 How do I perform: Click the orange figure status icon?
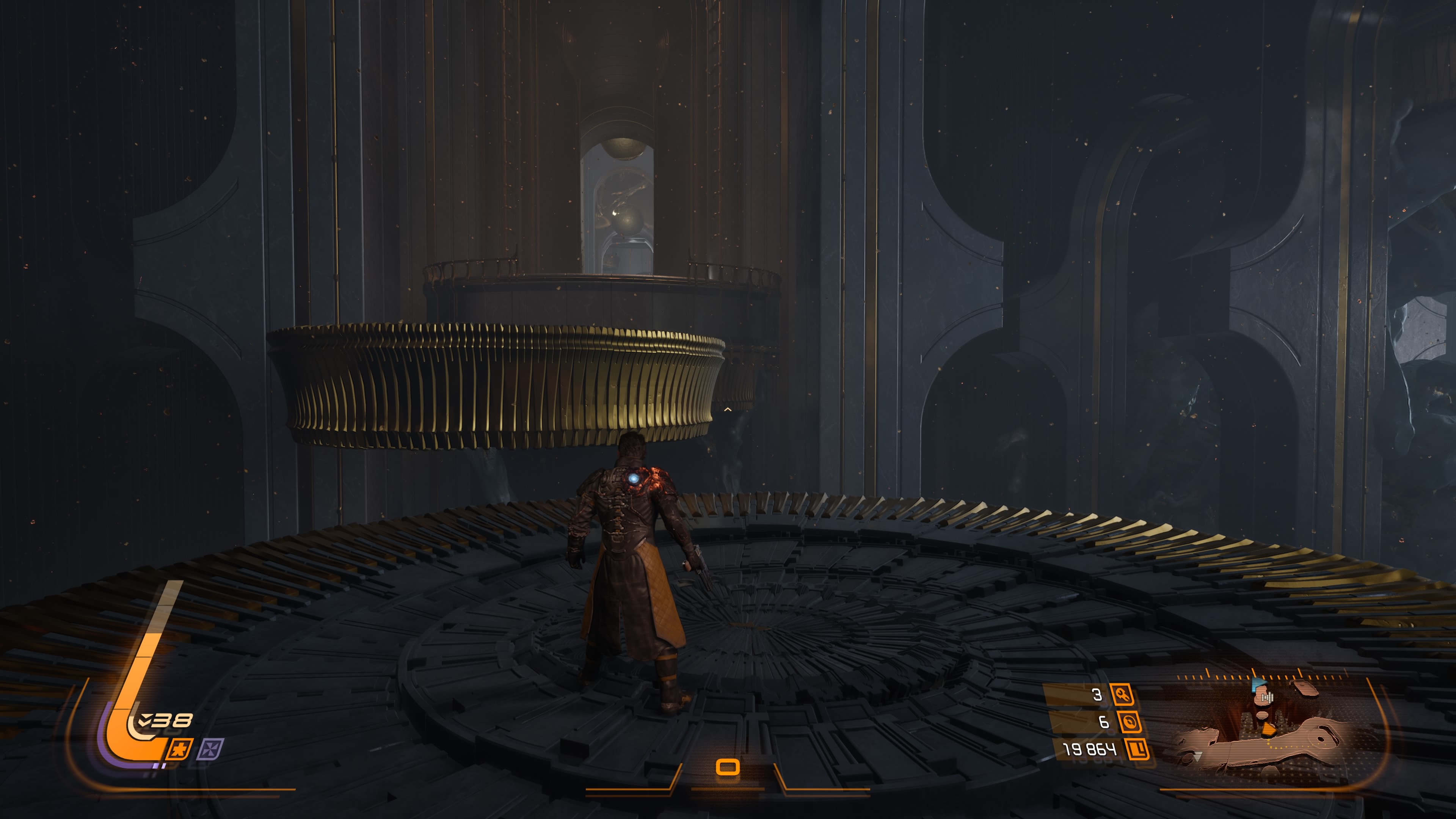coord(180,750)
